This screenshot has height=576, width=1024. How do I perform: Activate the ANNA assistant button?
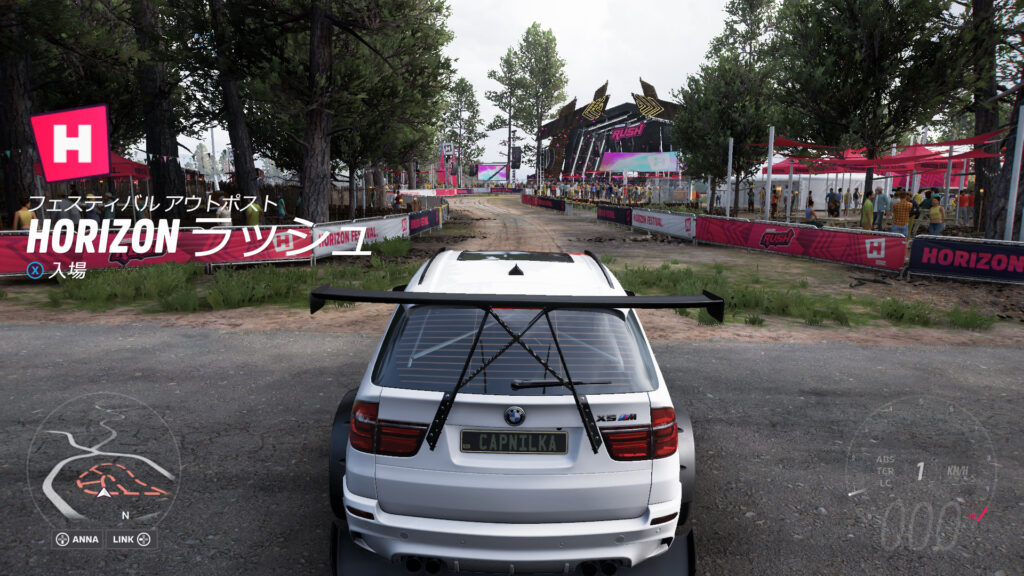click(x=77, y=539)
